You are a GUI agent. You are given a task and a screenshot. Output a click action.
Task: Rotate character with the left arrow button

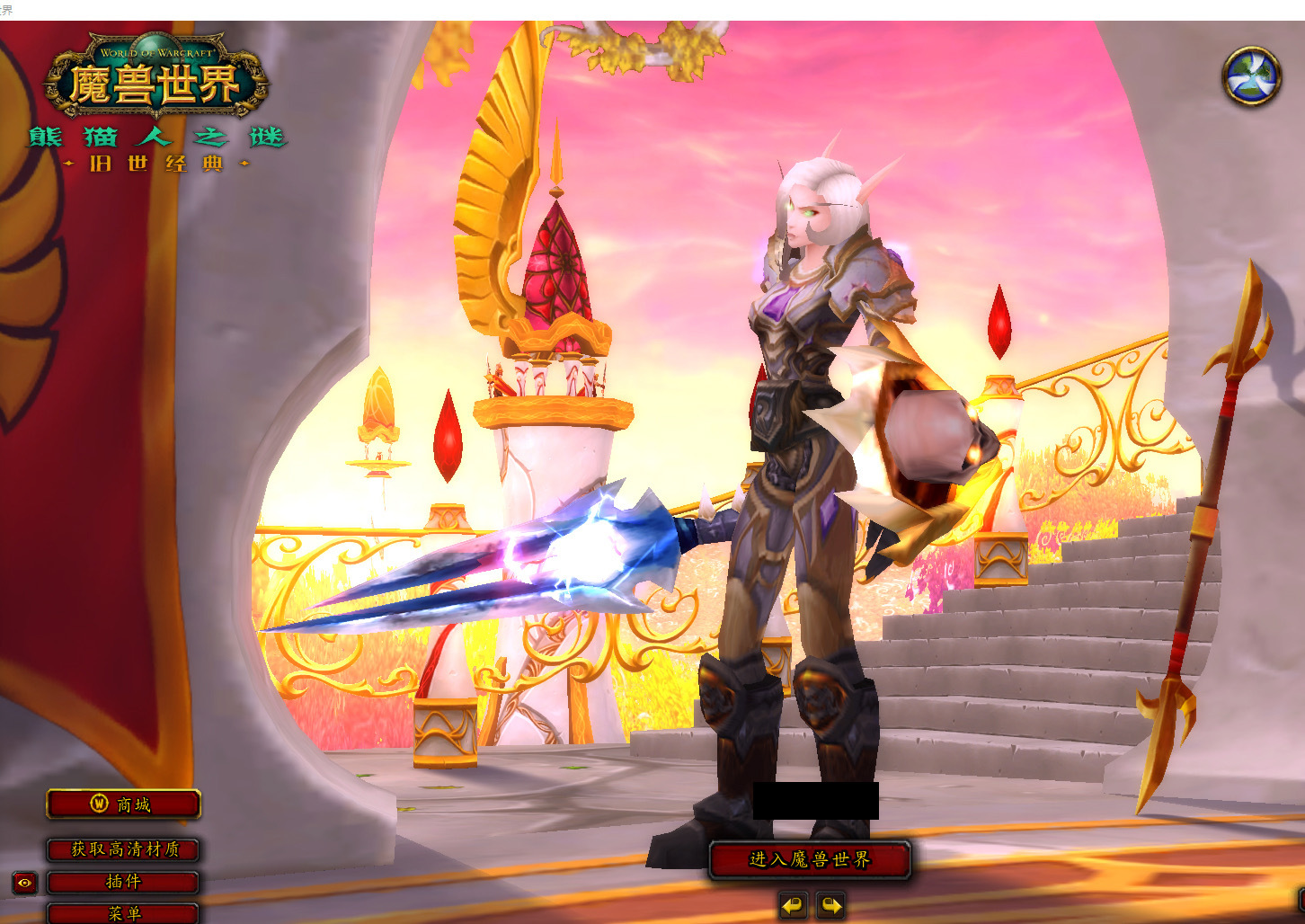point(793,905)
